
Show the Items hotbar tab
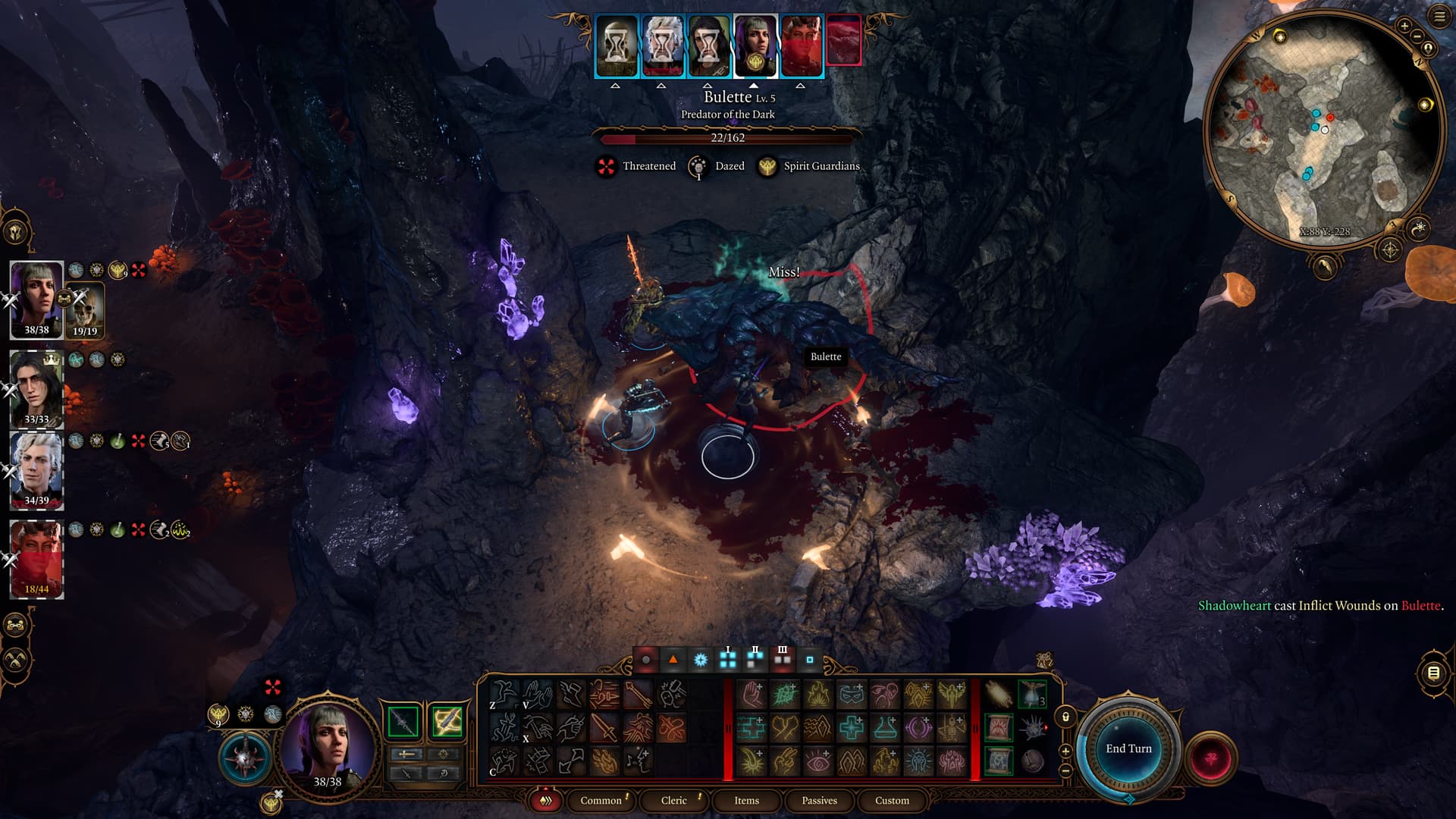pos(746,800)
